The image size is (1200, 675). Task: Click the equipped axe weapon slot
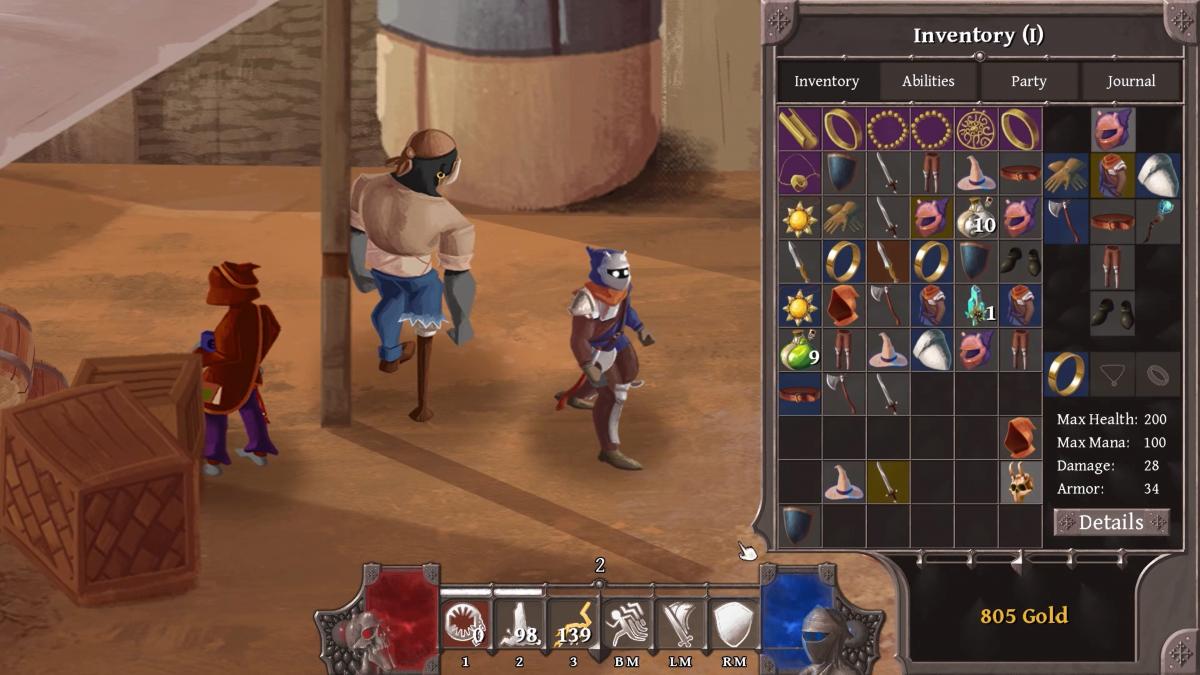(1066, 219)
